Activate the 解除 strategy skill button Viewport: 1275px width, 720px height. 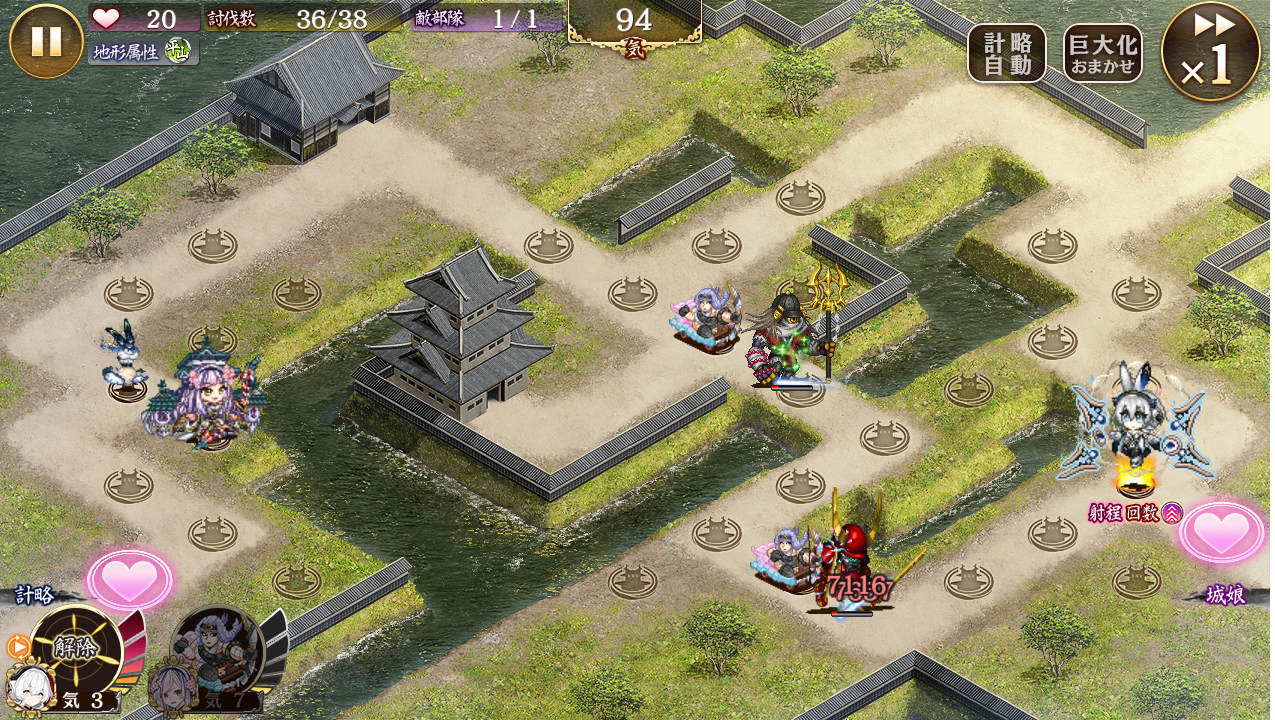[x=77, y=650]
